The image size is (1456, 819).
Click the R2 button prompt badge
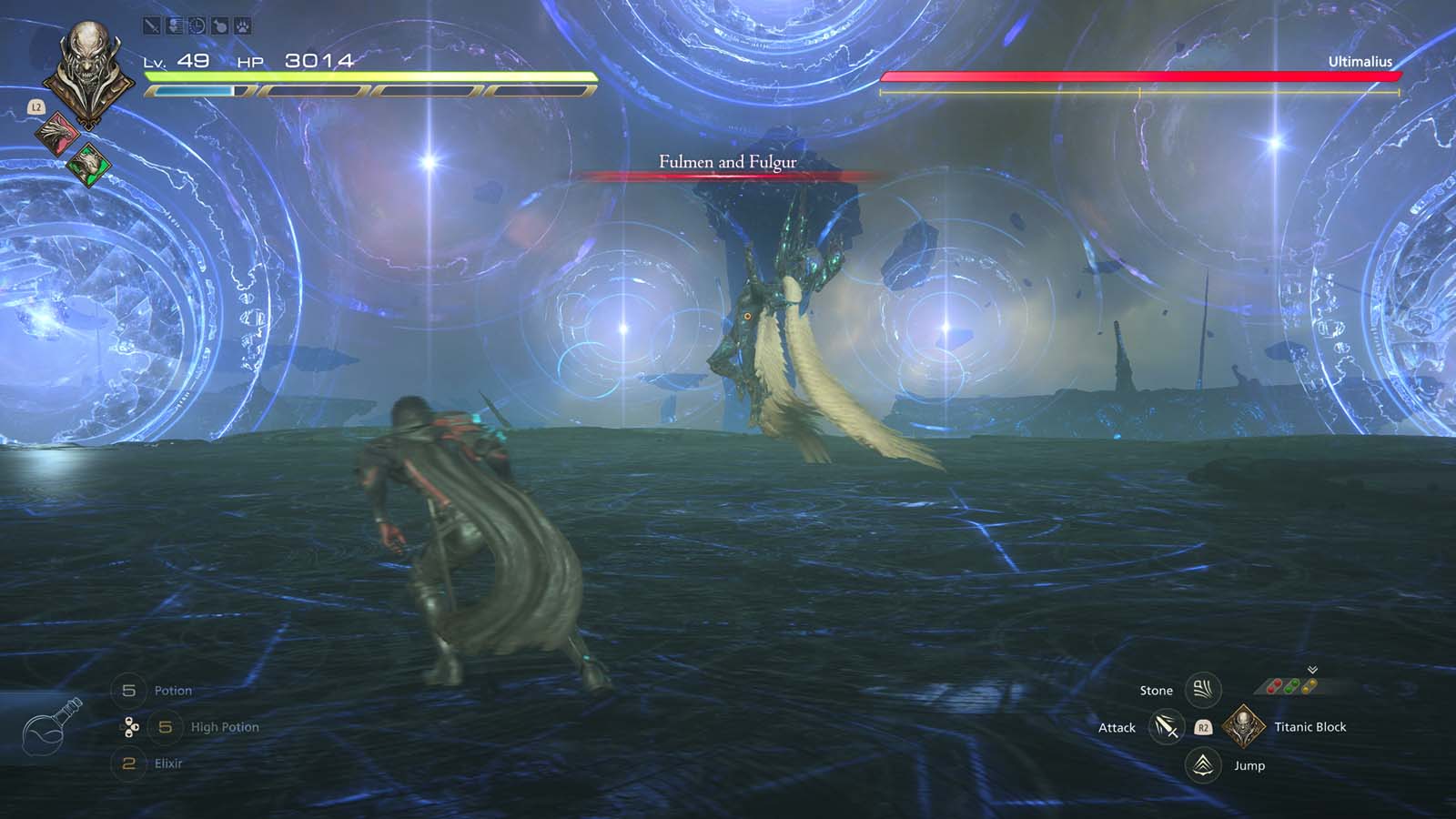click(x=1202, y=727)
